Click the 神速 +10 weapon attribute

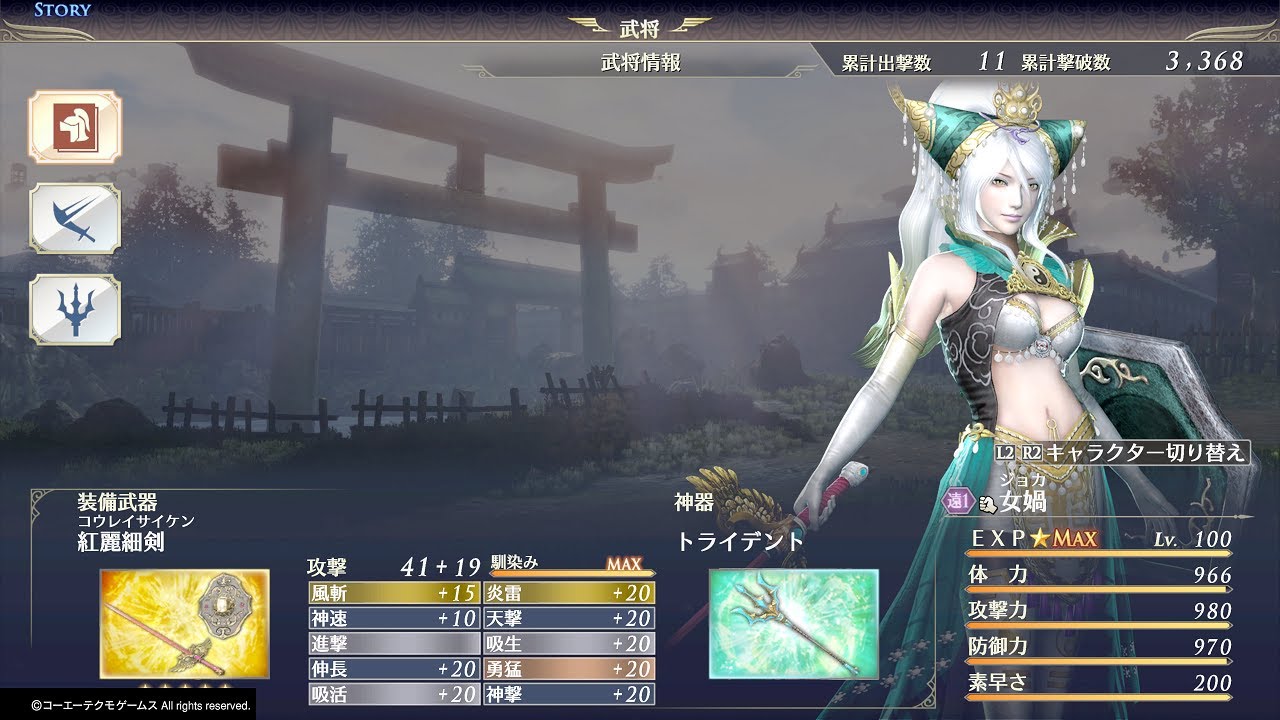(394, 618)
